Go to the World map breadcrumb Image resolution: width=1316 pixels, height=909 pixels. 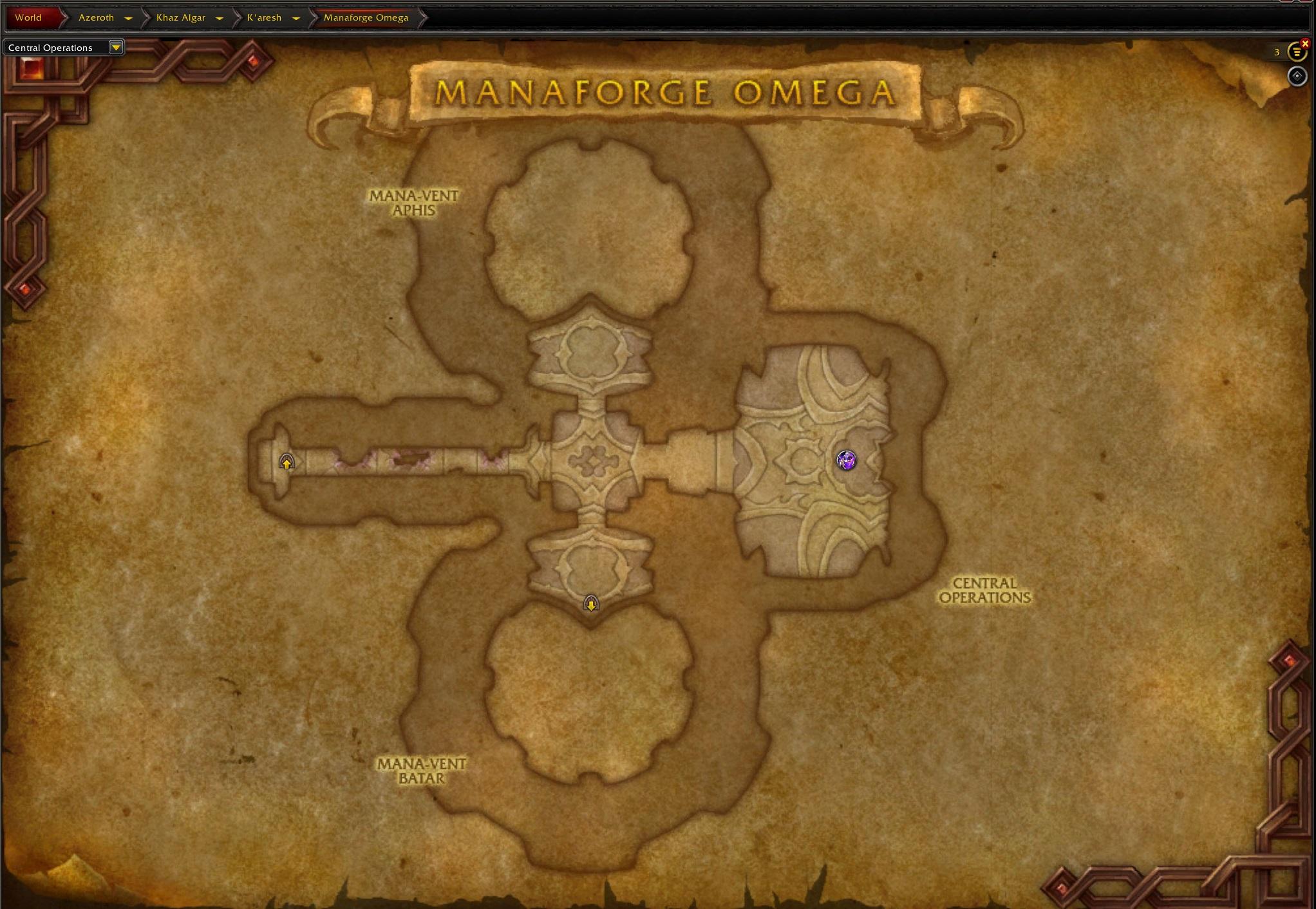point(28,17)
